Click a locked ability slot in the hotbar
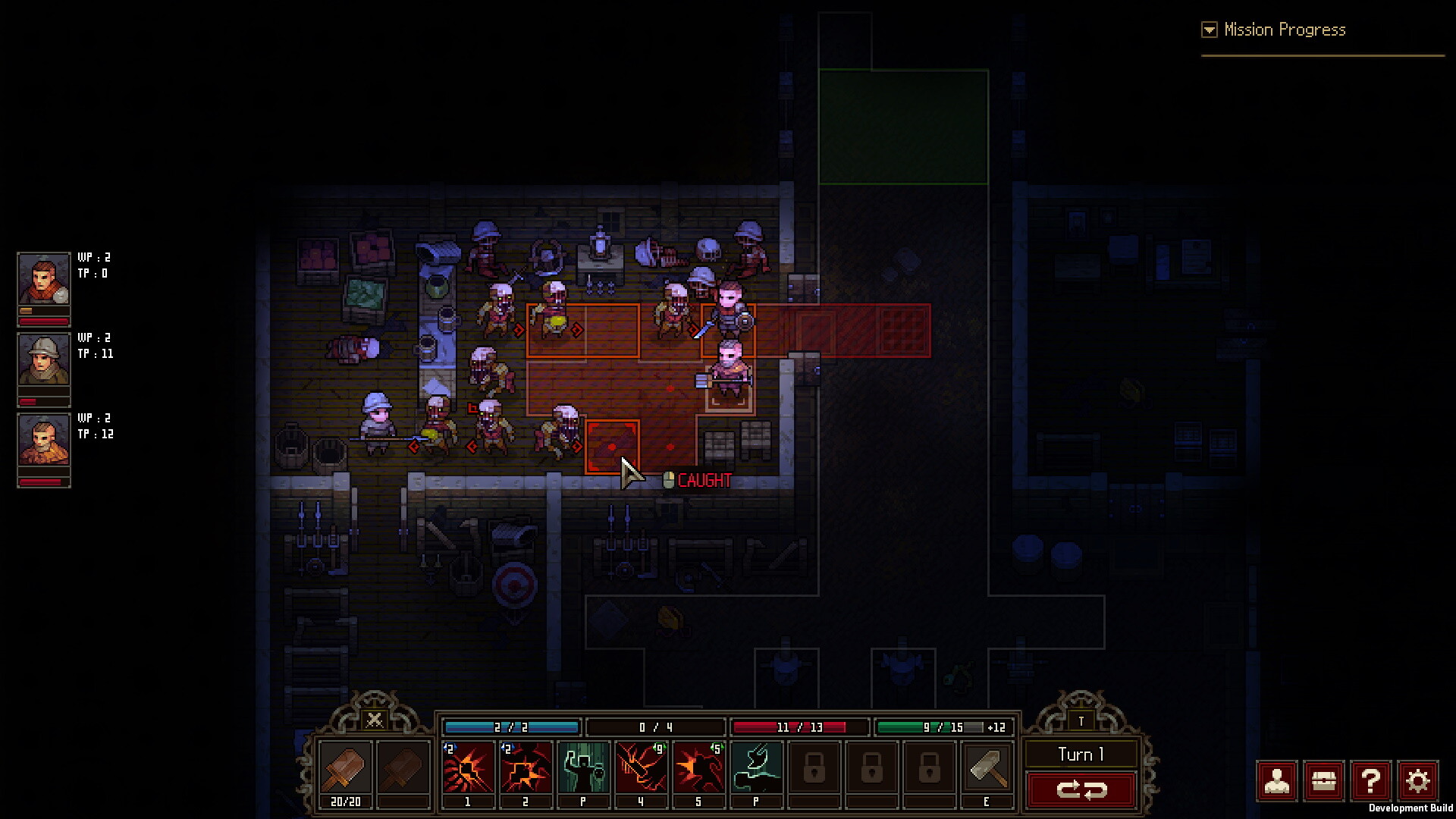Screen dimensions: 1456x819 point(814,768)
